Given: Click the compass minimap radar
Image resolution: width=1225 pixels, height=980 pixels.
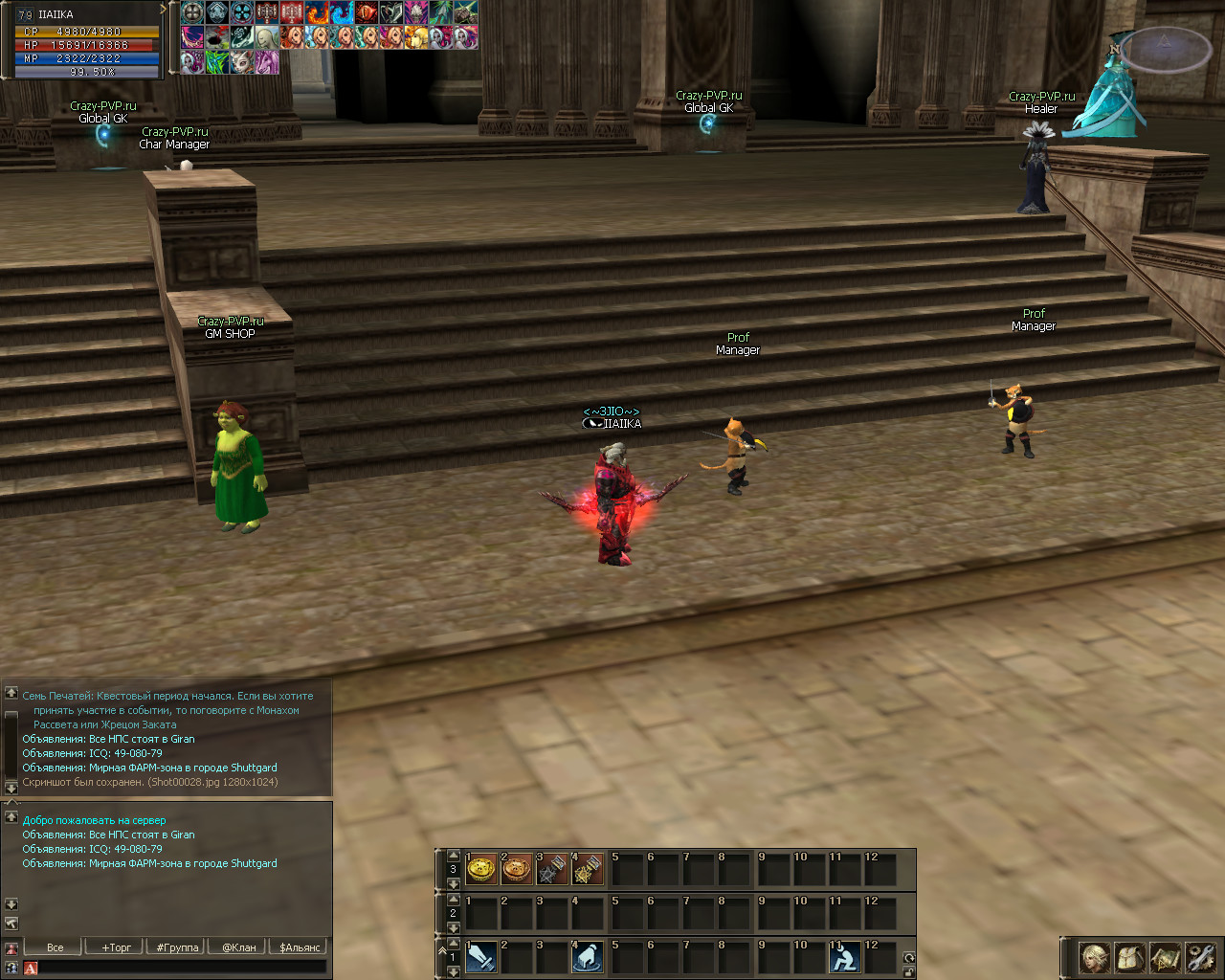Looking at the screenshot, I should tap(1164, 48).
